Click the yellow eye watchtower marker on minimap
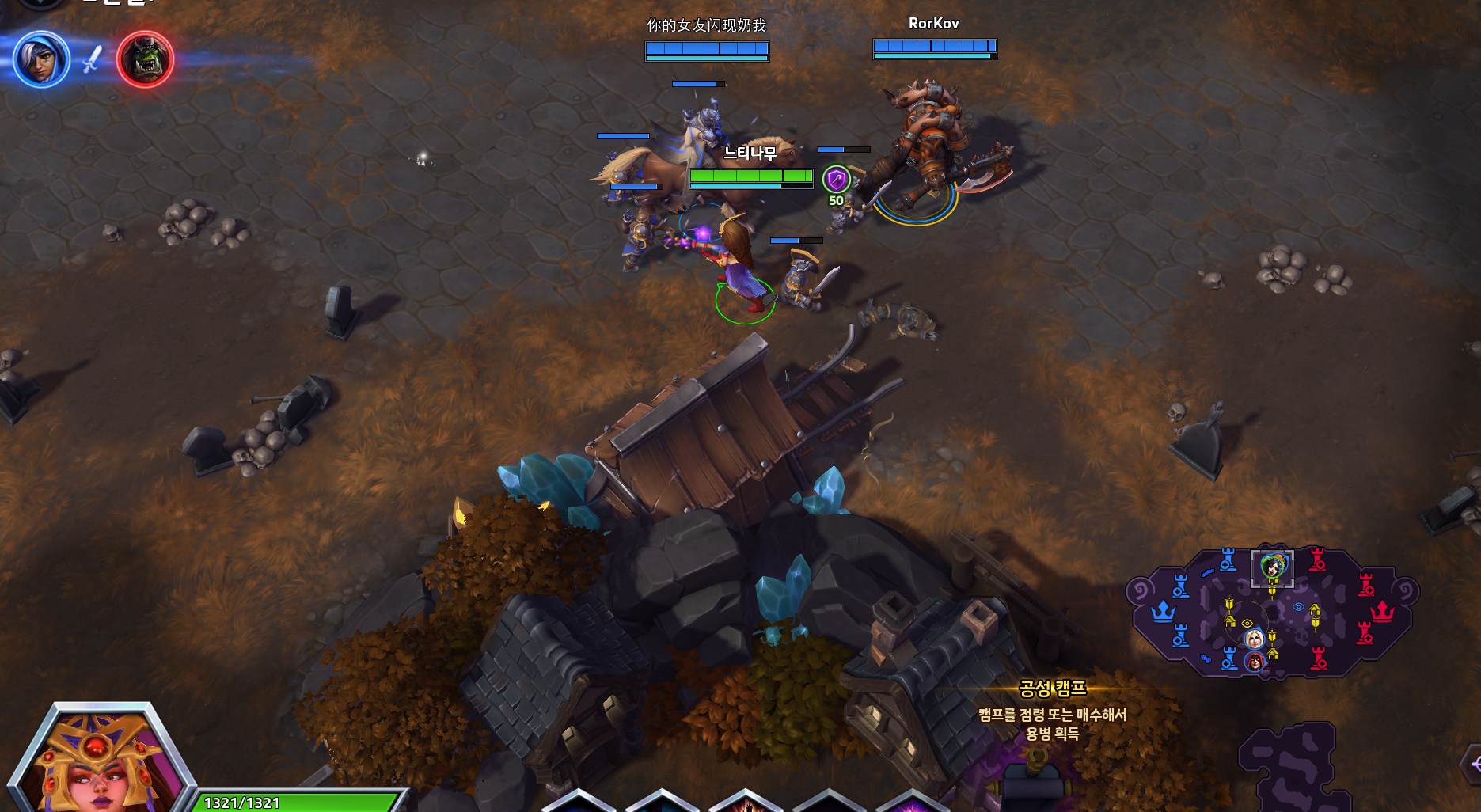This screenshot has width=1481, height=812. click(x=1247, y=623)
